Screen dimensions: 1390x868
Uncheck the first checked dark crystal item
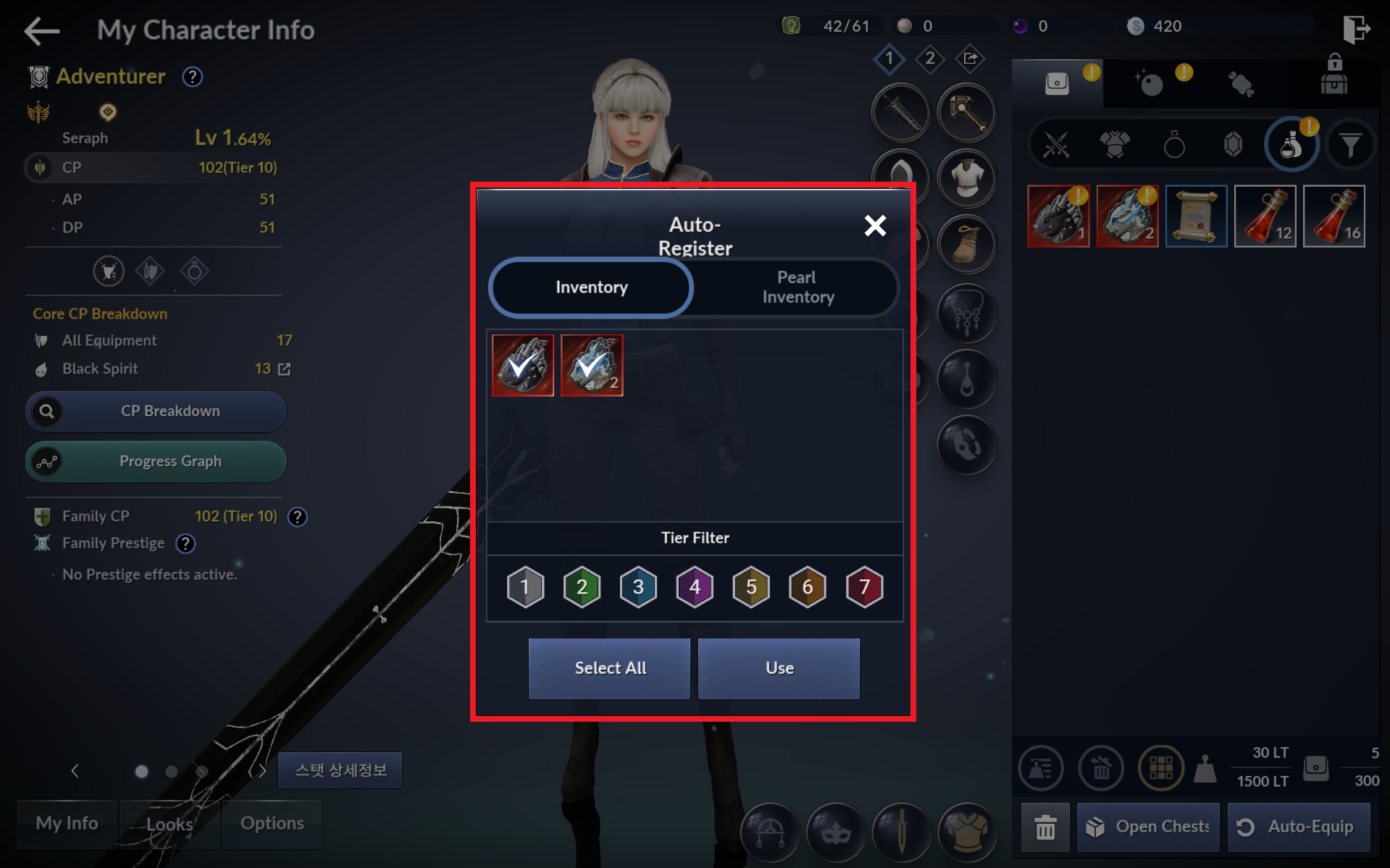523,366
